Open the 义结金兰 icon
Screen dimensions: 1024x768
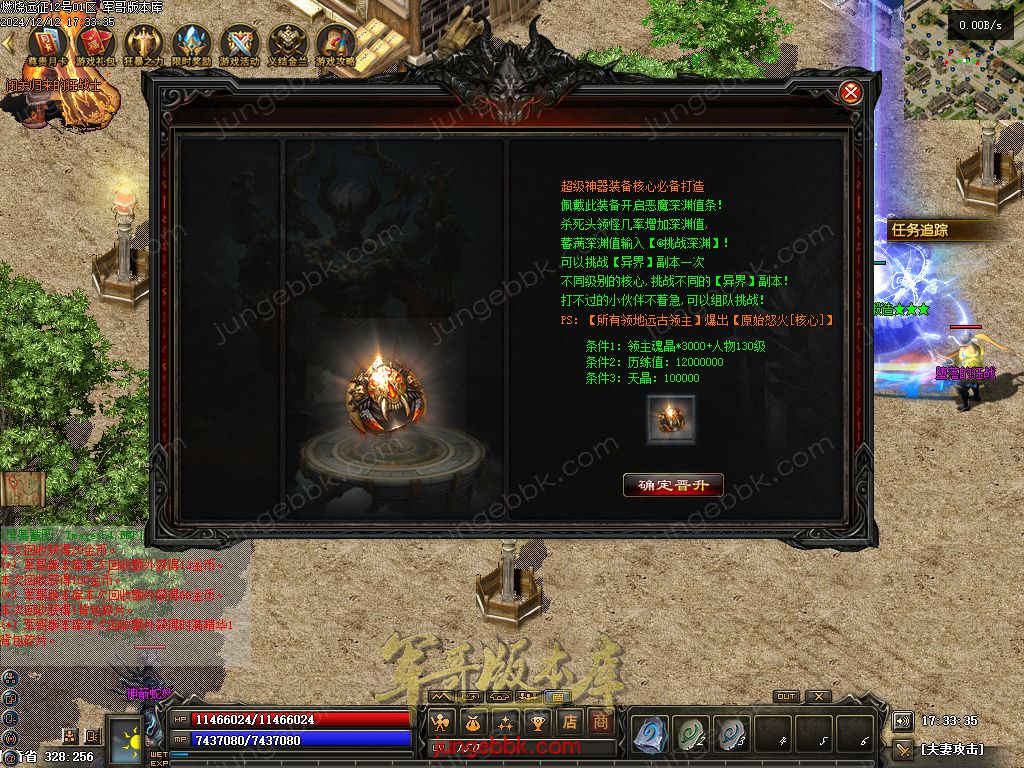pos(288,44)
